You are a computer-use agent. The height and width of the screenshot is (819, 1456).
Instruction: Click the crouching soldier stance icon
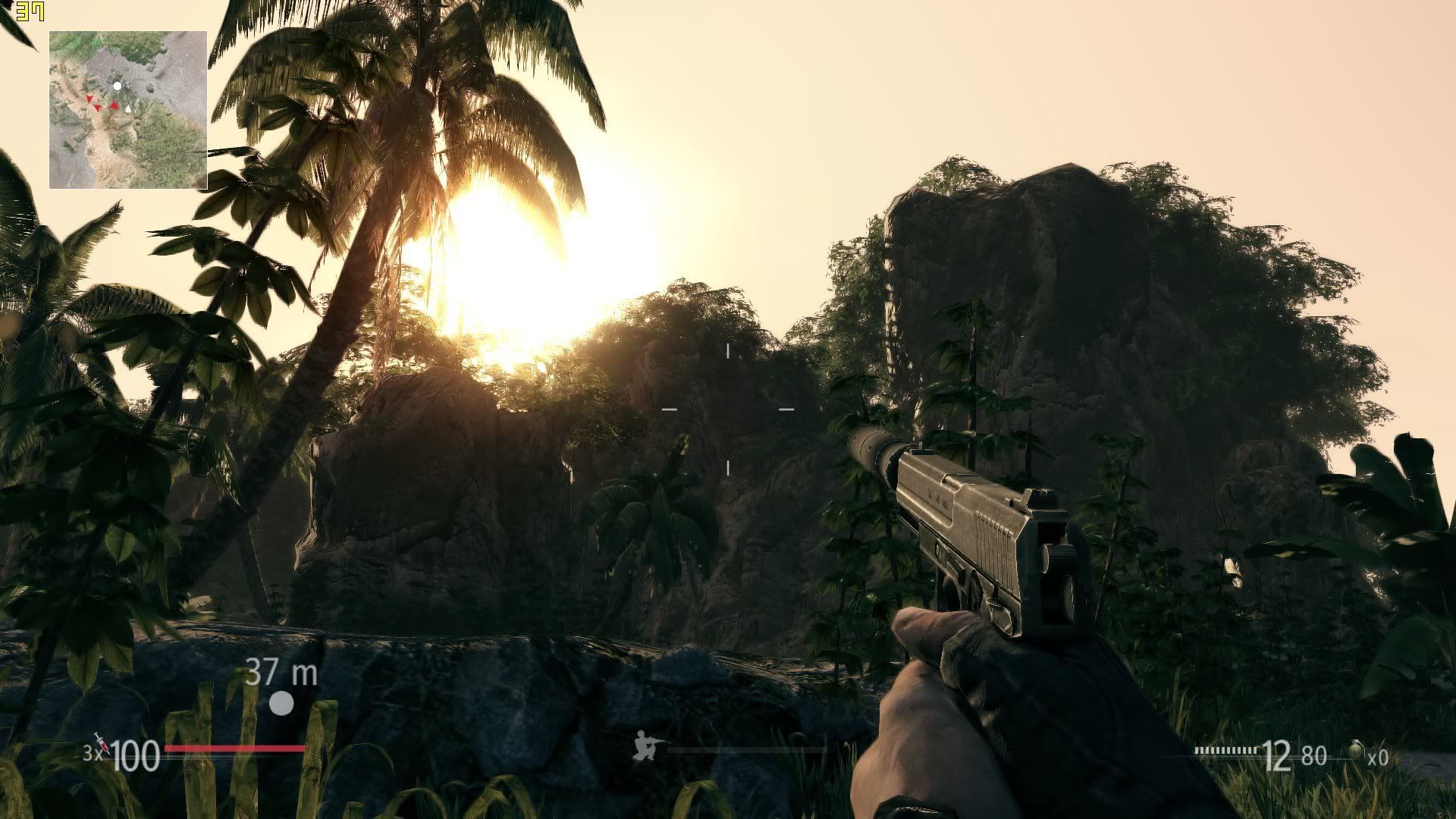pyautogui.click(x=647, y=745)
